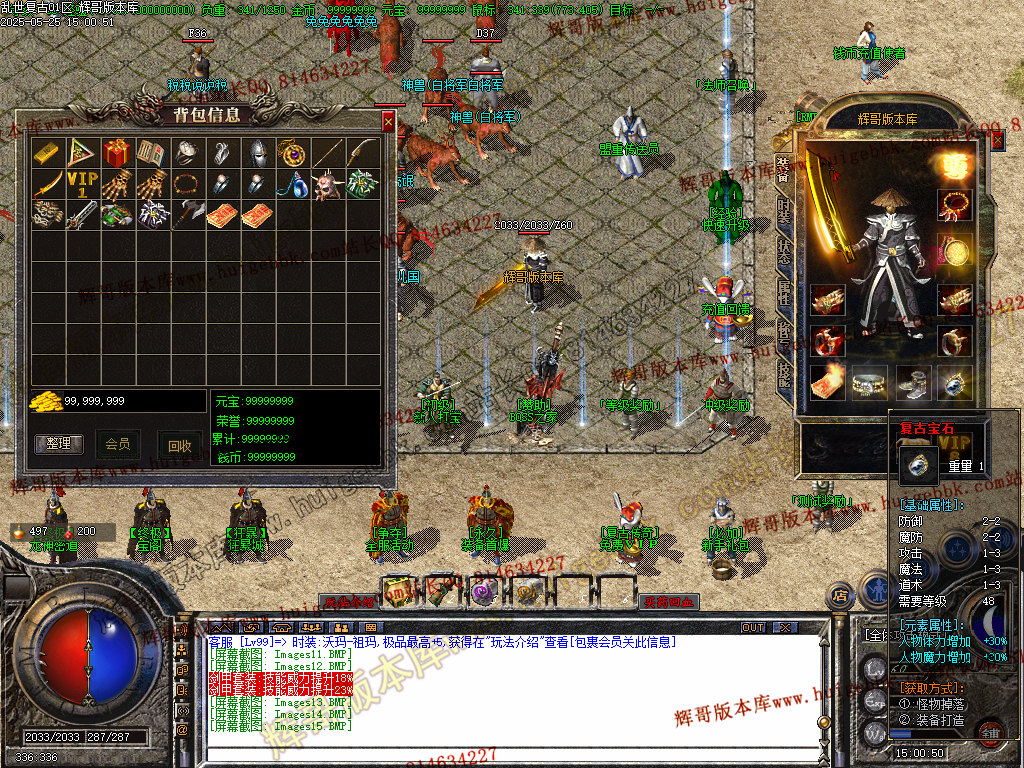The image size is (1024, 768).
Task: Click the OUT button above the chat
Action: pos(753,628)
